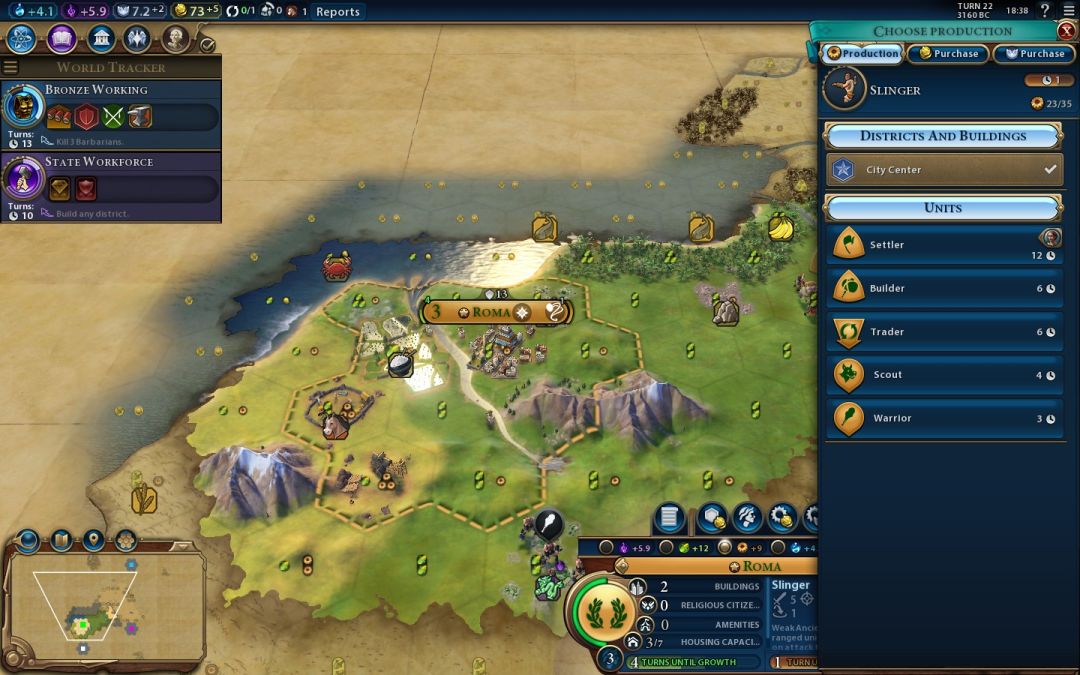Image resolution: width=1080 pixels, height=675 pixels.
Task: Open the help question mark menu
Action: [1046, 11]
